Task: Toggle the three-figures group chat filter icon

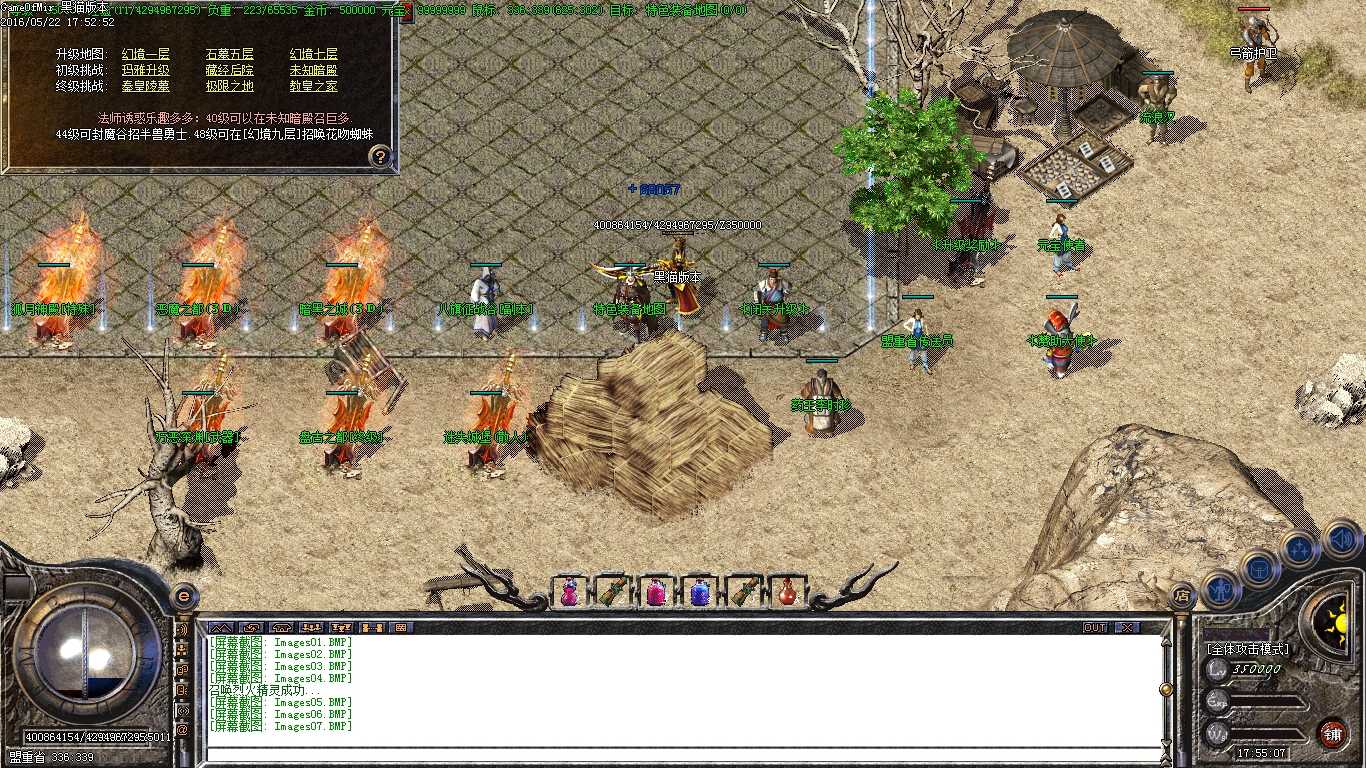Action: (311, 628)
